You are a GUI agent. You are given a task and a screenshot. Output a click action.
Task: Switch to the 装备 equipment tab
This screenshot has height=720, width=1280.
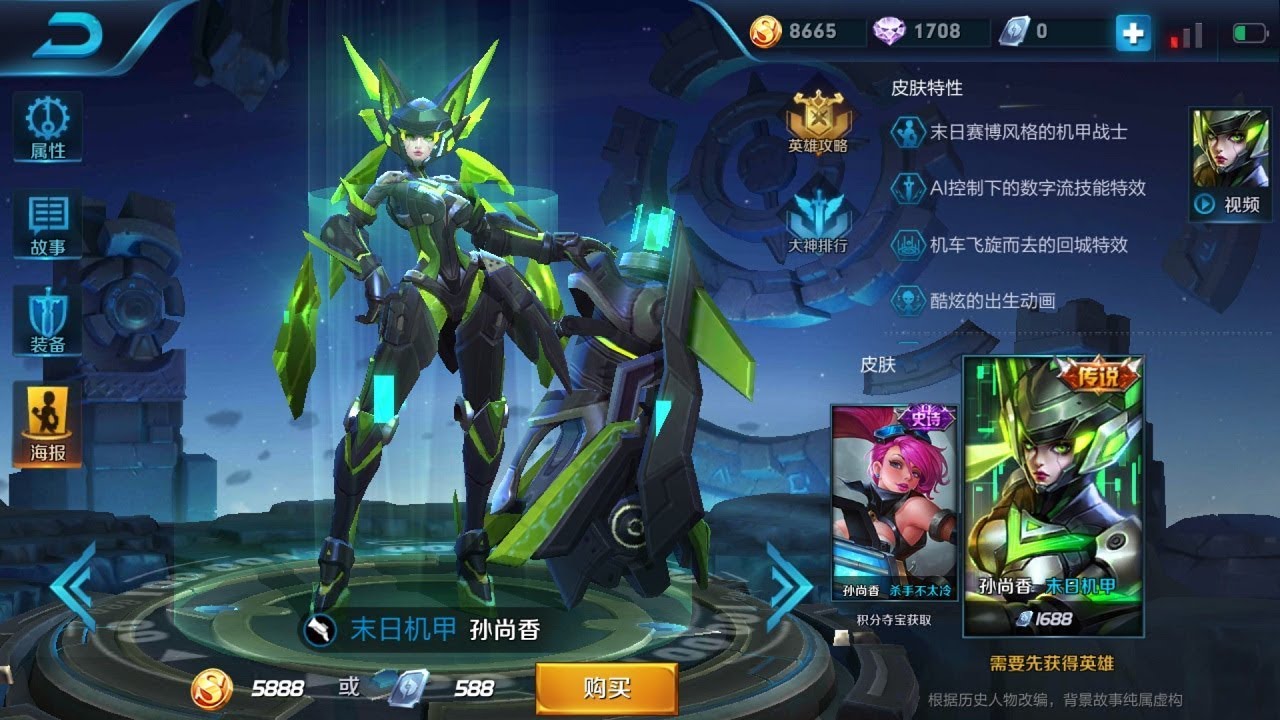[x=47, y=322]
